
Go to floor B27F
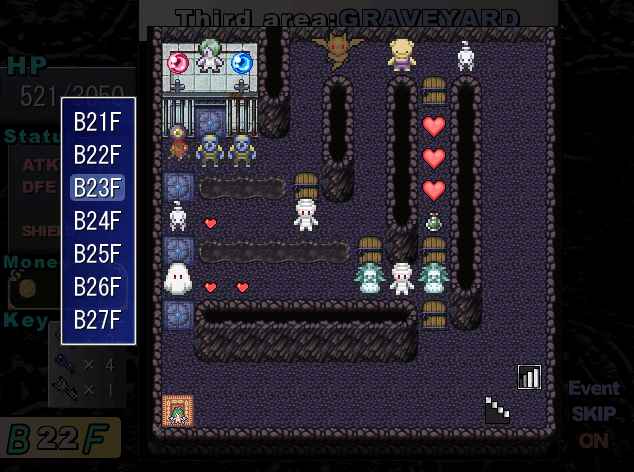pos(97,320)
